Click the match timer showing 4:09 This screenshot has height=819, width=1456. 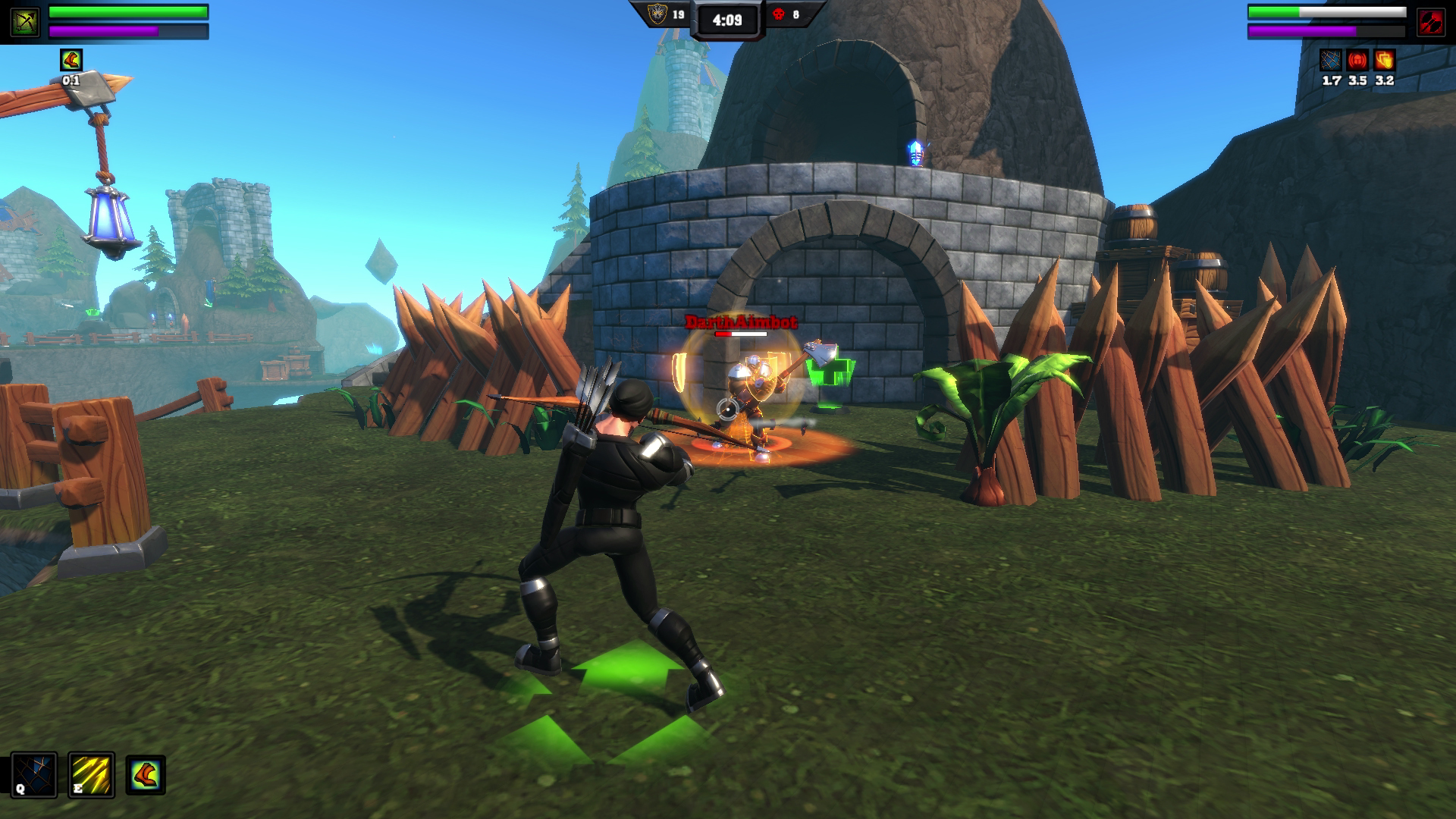[726, 20]
